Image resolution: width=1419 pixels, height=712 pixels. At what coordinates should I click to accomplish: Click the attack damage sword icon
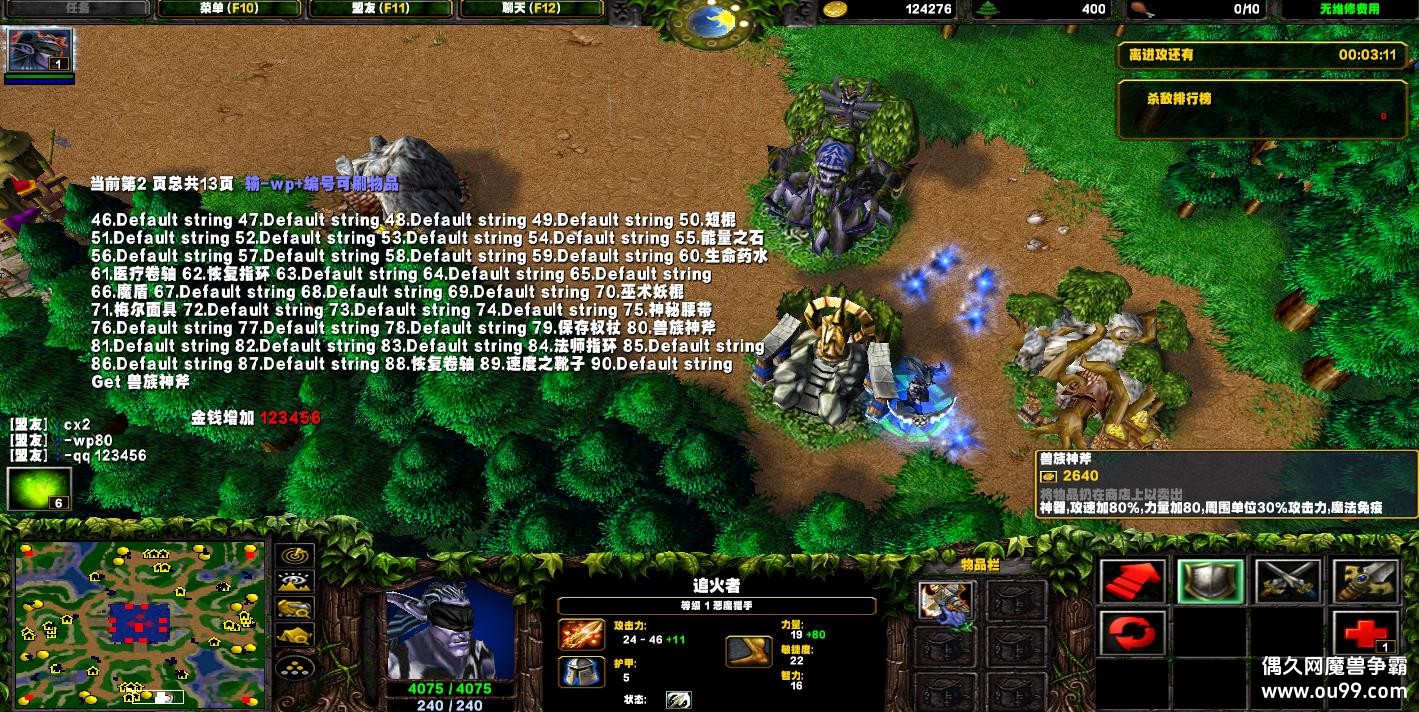580,634
